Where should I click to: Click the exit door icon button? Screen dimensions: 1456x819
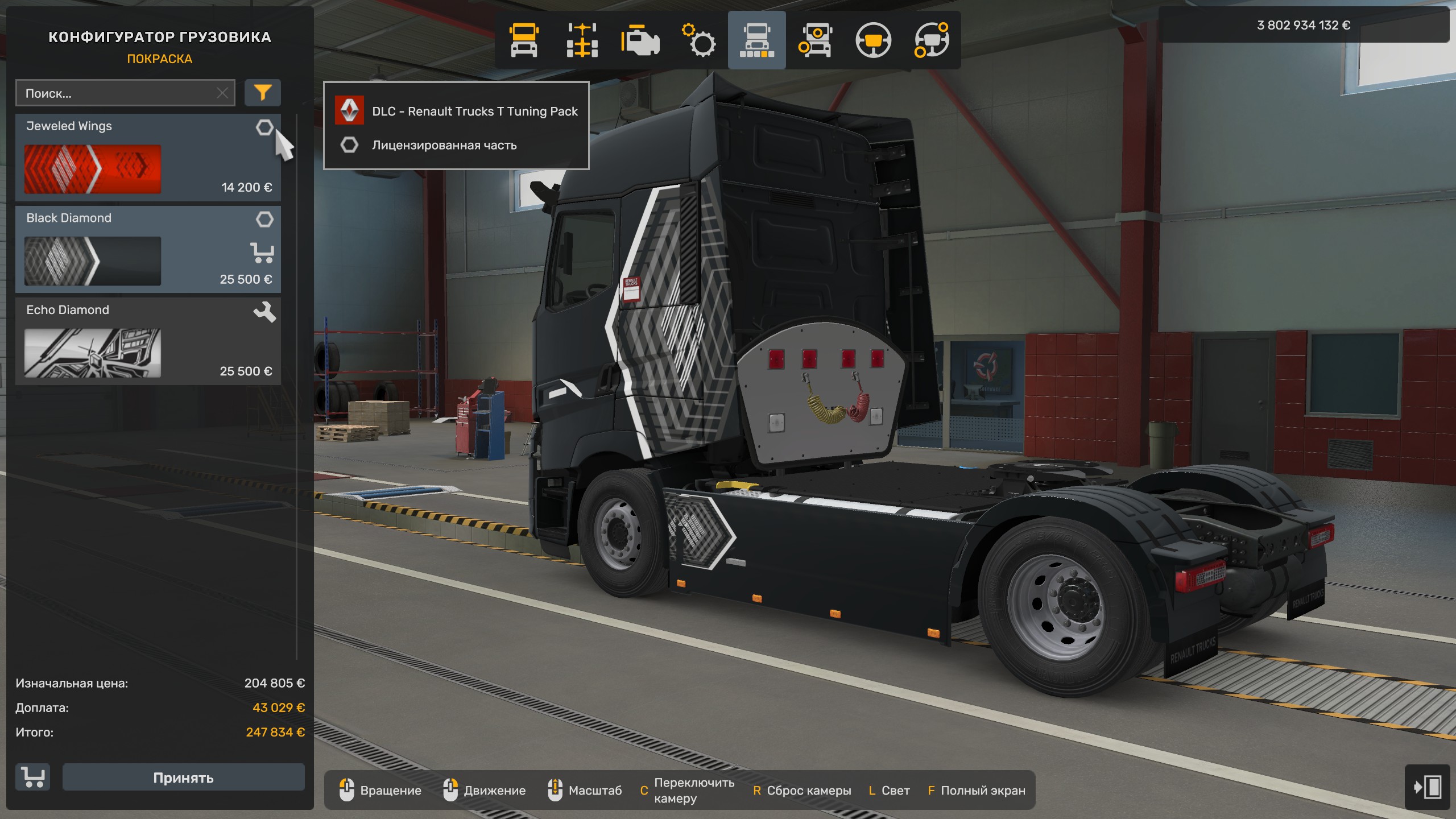click(1427, 787)
